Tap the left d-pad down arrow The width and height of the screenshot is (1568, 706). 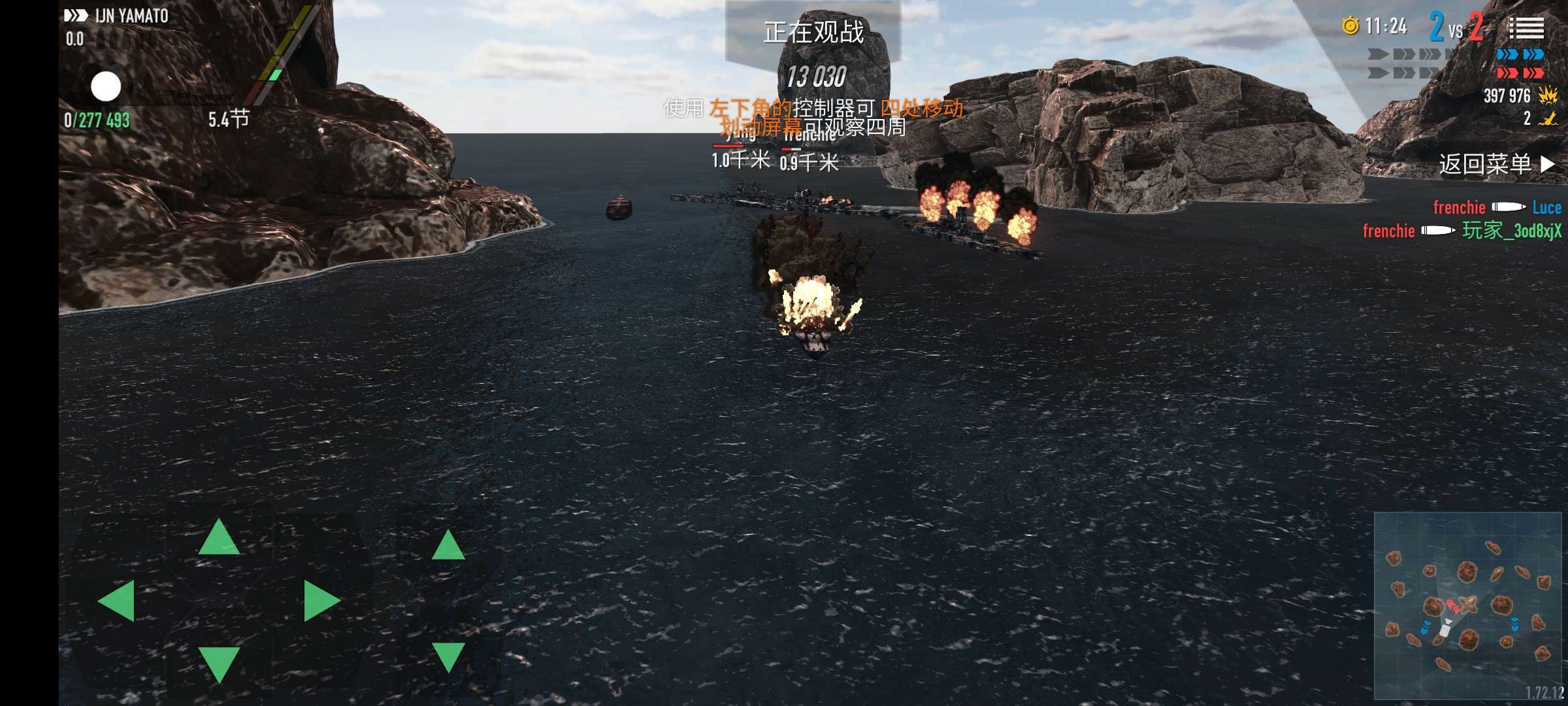coord(219,663)
